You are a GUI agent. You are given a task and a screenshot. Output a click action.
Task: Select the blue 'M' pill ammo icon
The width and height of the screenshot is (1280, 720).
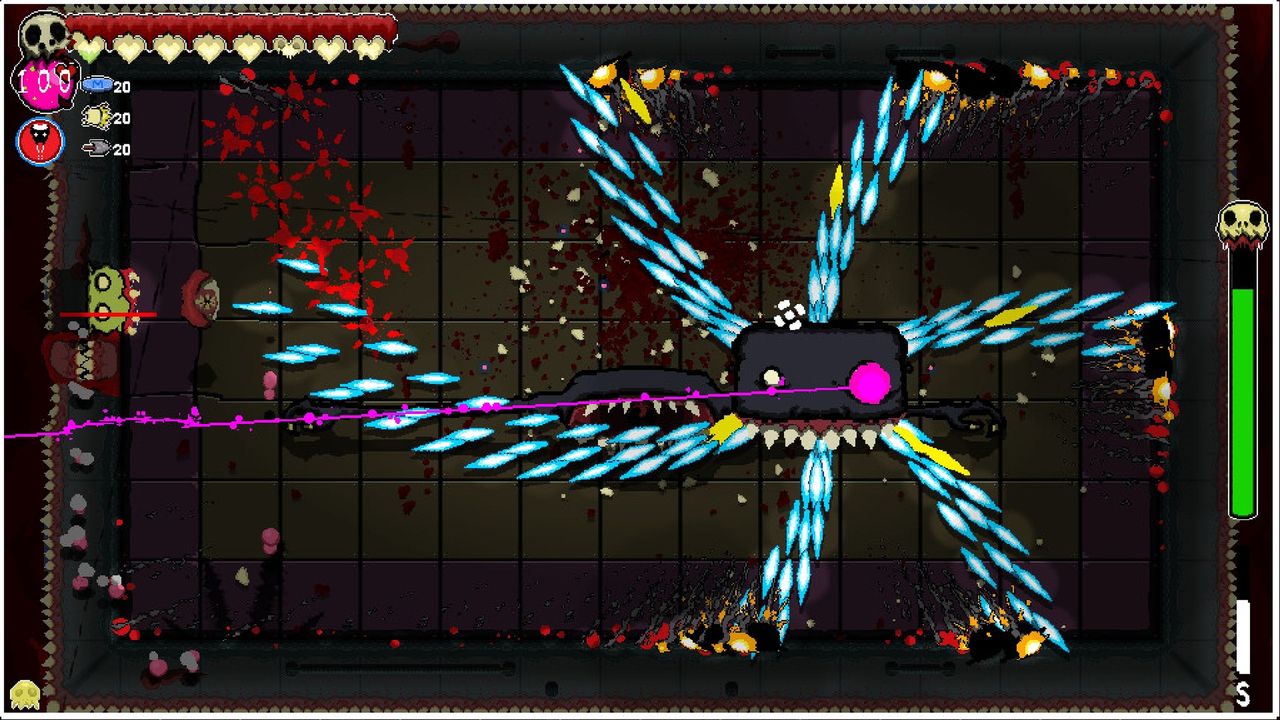[x=98, y=85]
